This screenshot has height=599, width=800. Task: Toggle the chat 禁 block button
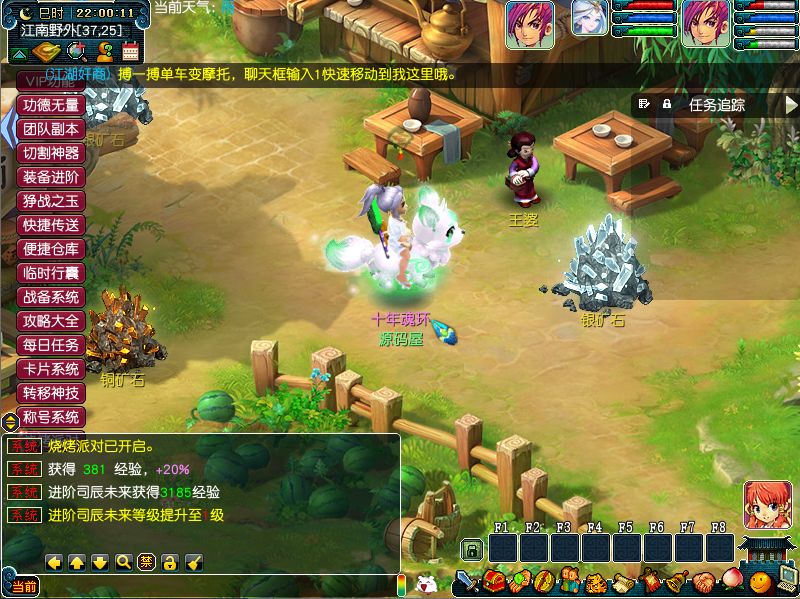tap(147, 562)
